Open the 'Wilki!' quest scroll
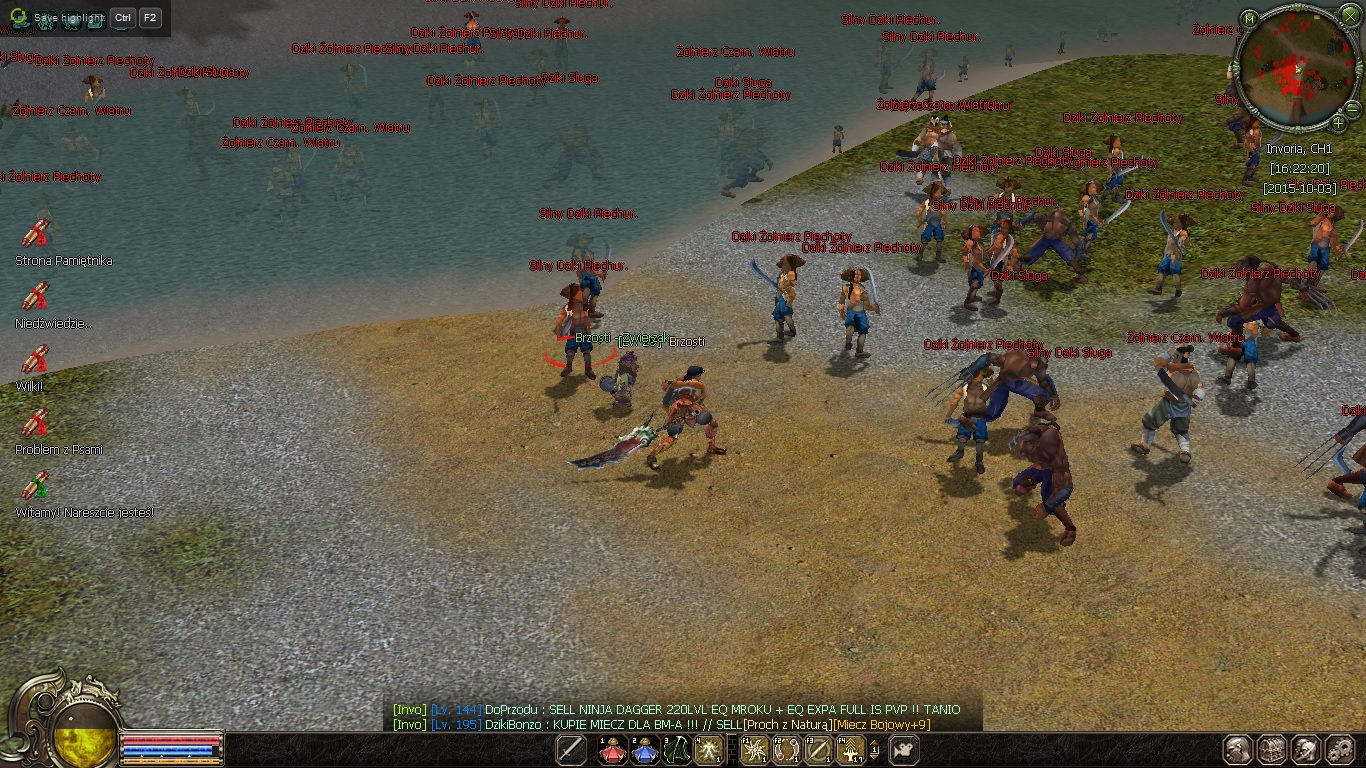 coord(36,359)
